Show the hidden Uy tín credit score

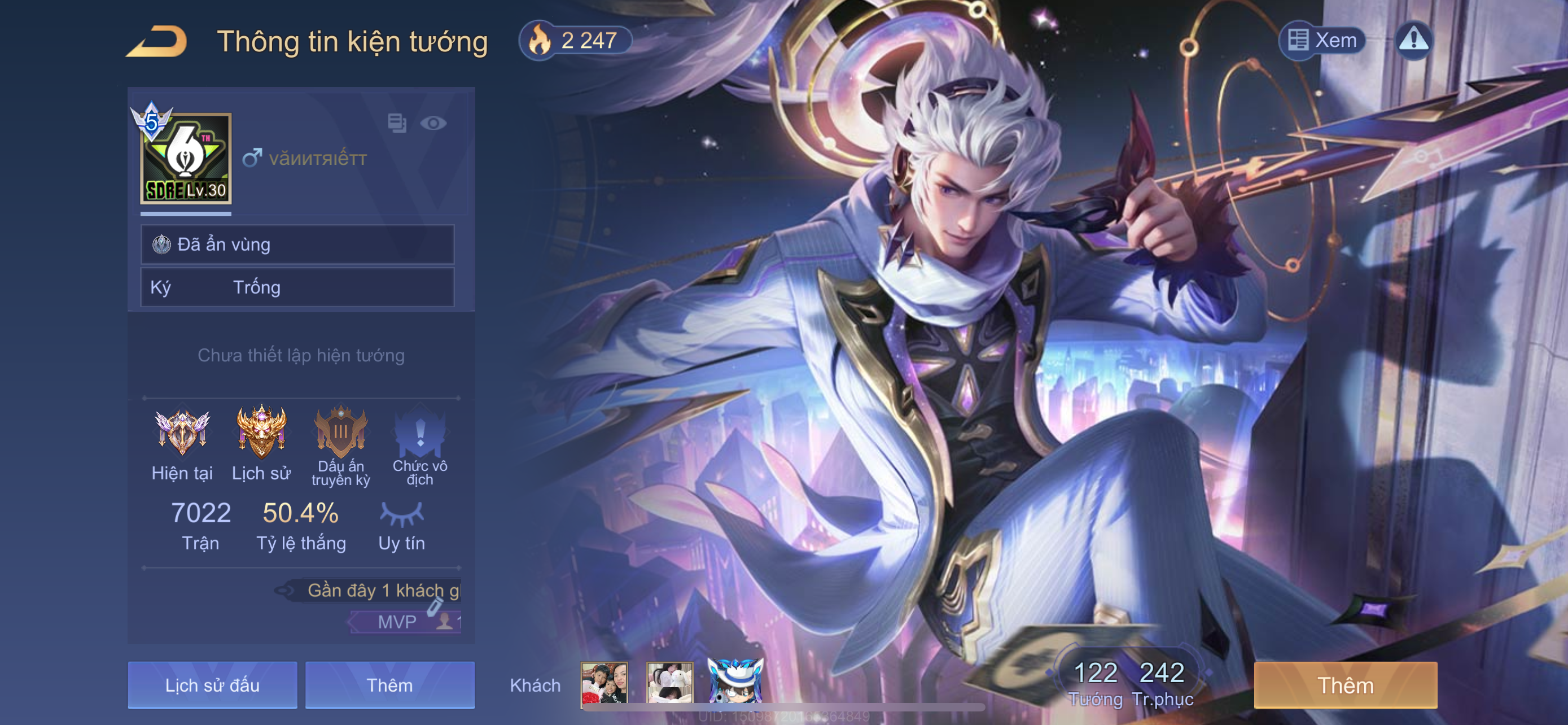tap(402, 515)
